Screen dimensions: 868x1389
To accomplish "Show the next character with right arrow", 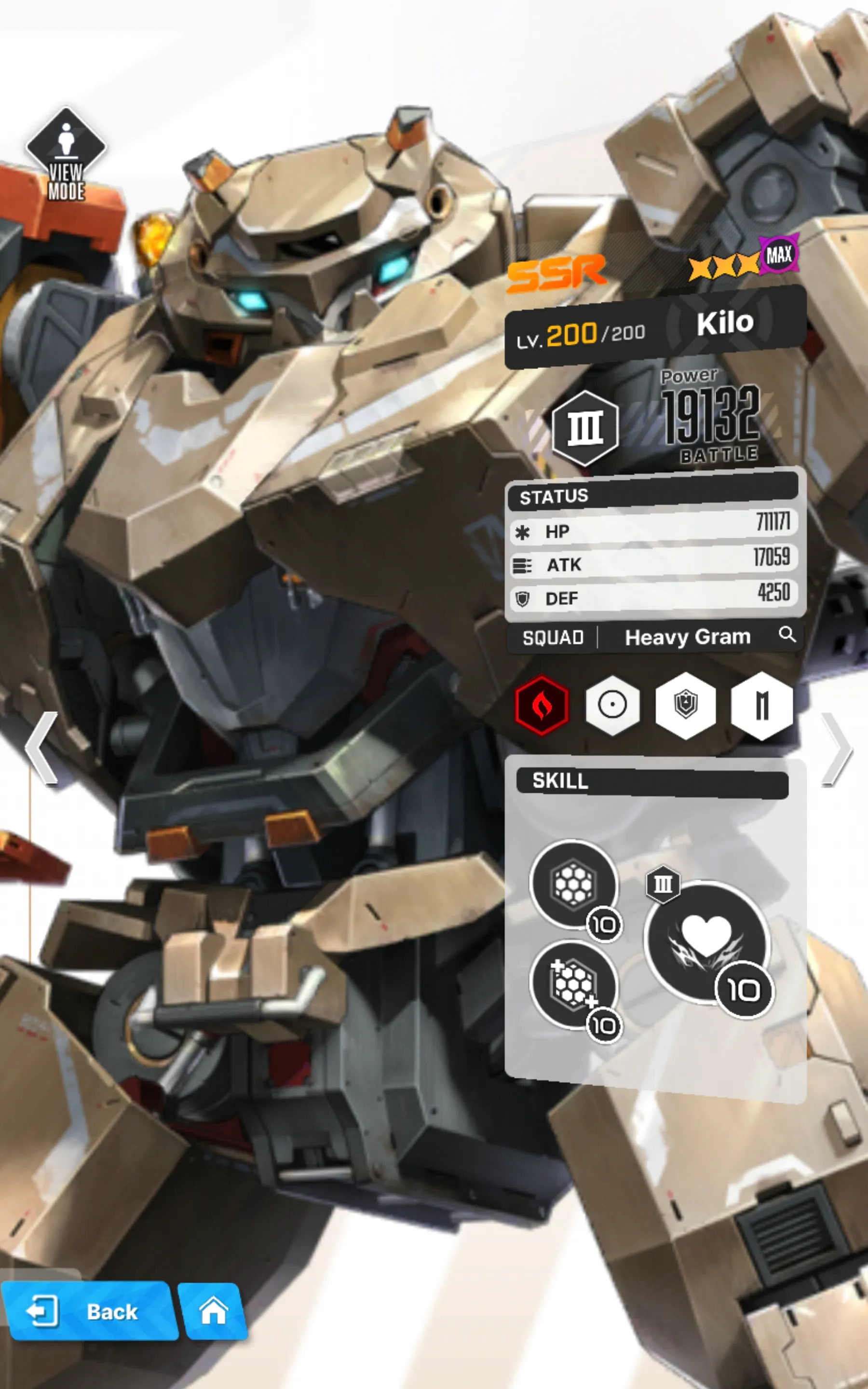I will 837,748.
